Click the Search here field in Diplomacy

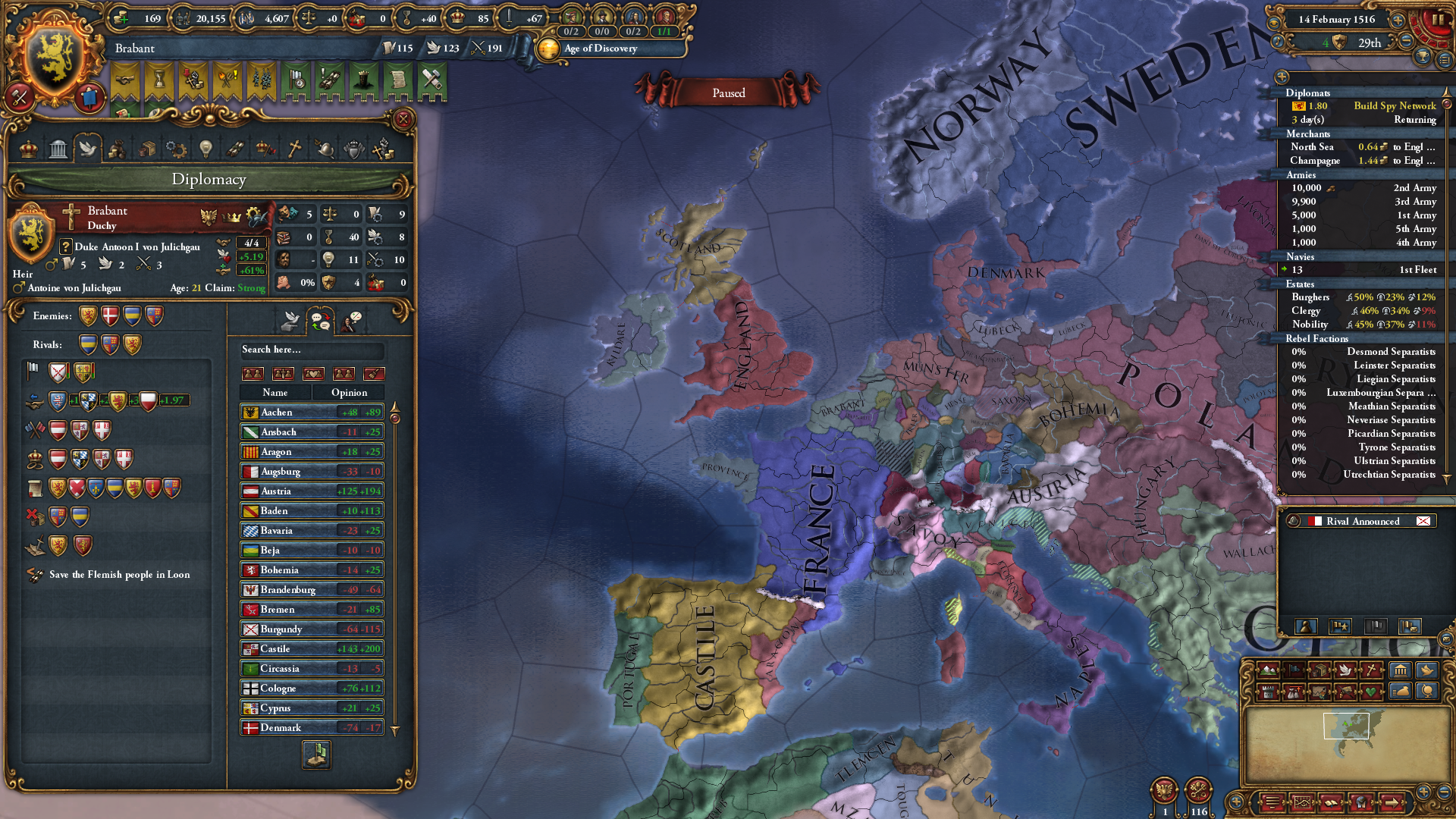[x=312, y=351]
